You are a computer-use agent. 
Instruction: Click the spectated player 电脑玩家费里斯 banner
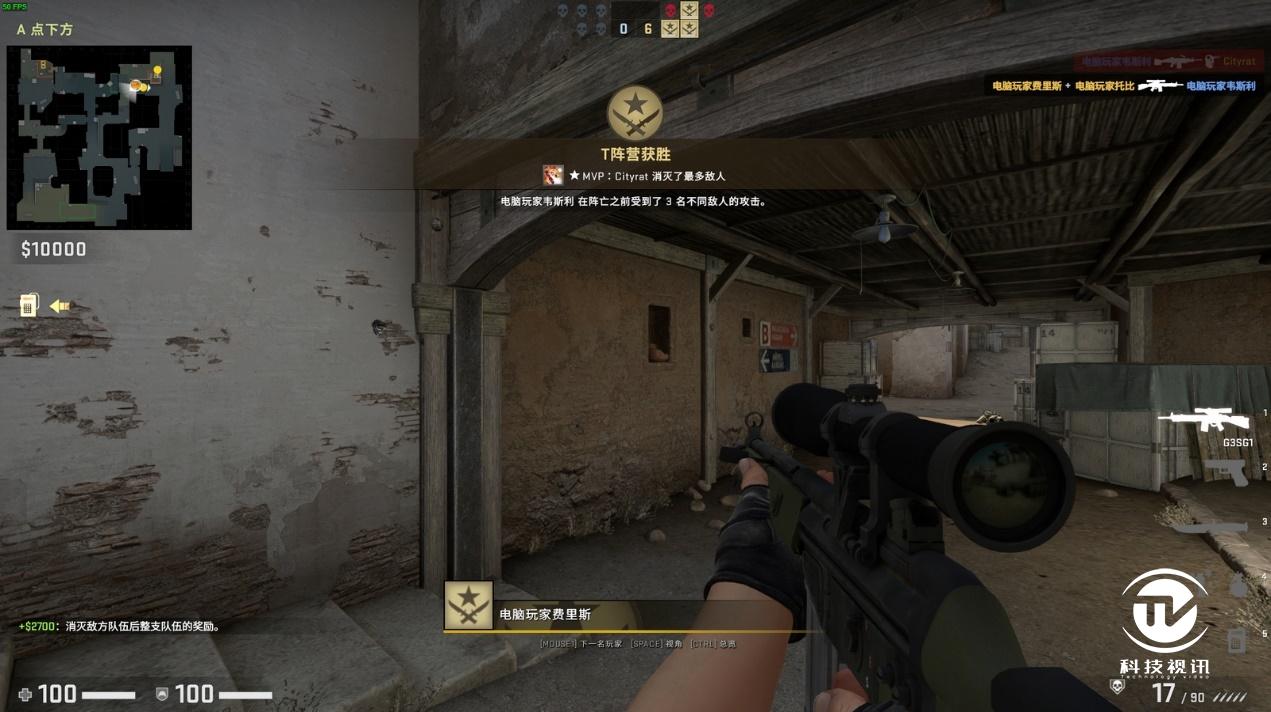(x=545, y=614)
